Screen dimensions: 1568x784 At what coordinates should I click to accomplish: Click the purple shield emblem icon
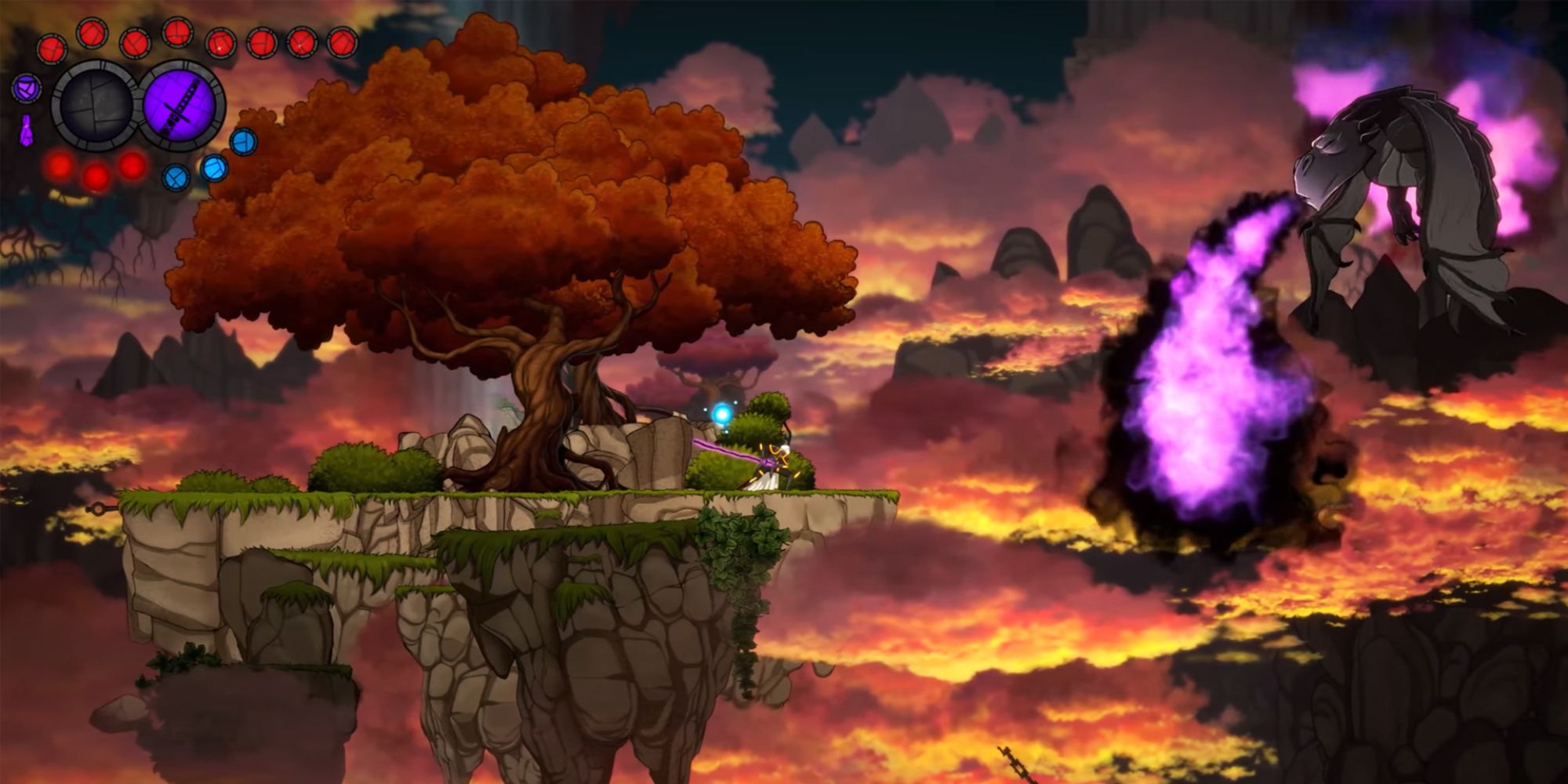coord(26,88)
